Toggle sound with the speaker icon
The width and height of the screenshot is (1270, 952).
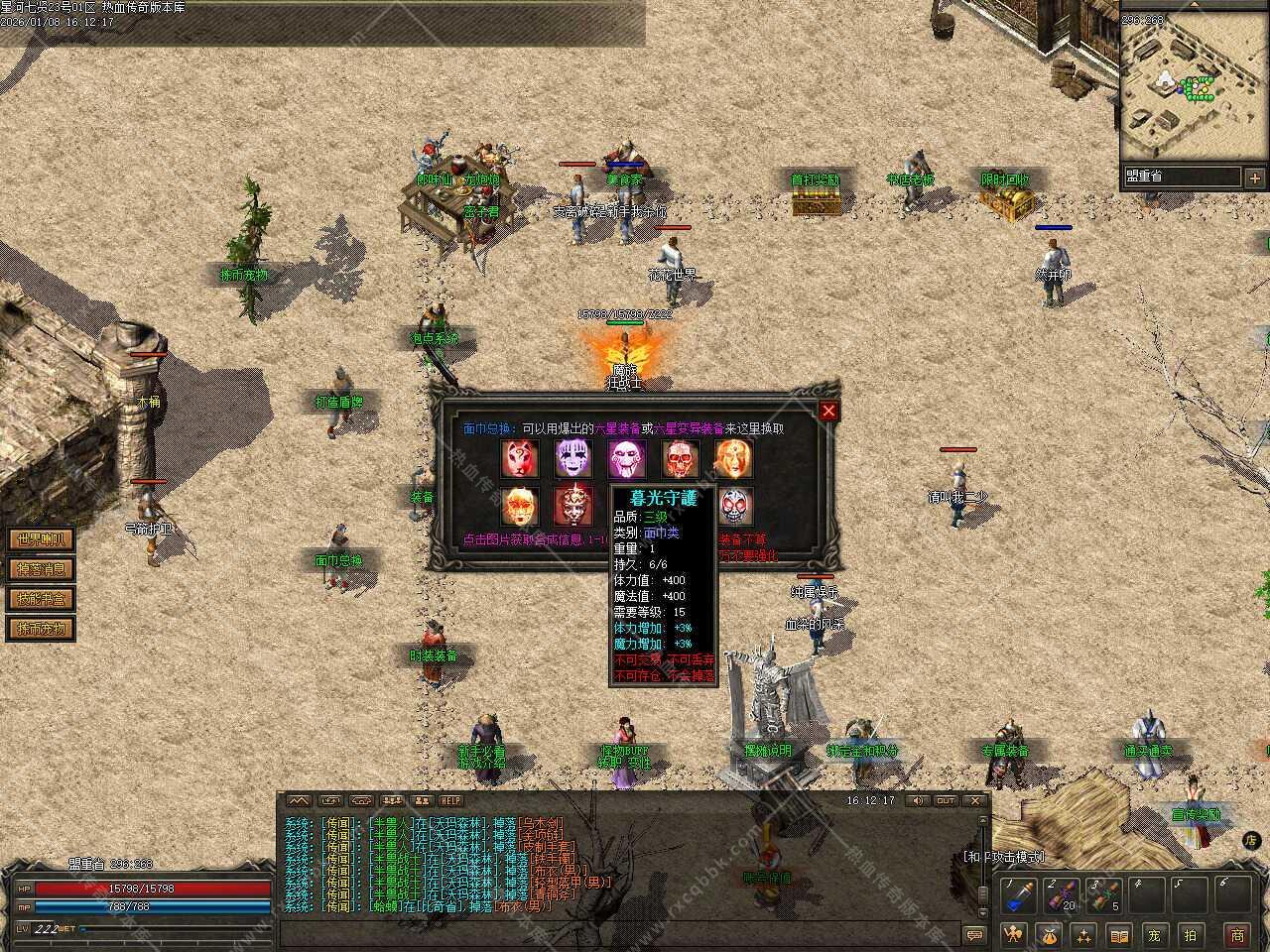pyautogui.click(x=918, y=800)
